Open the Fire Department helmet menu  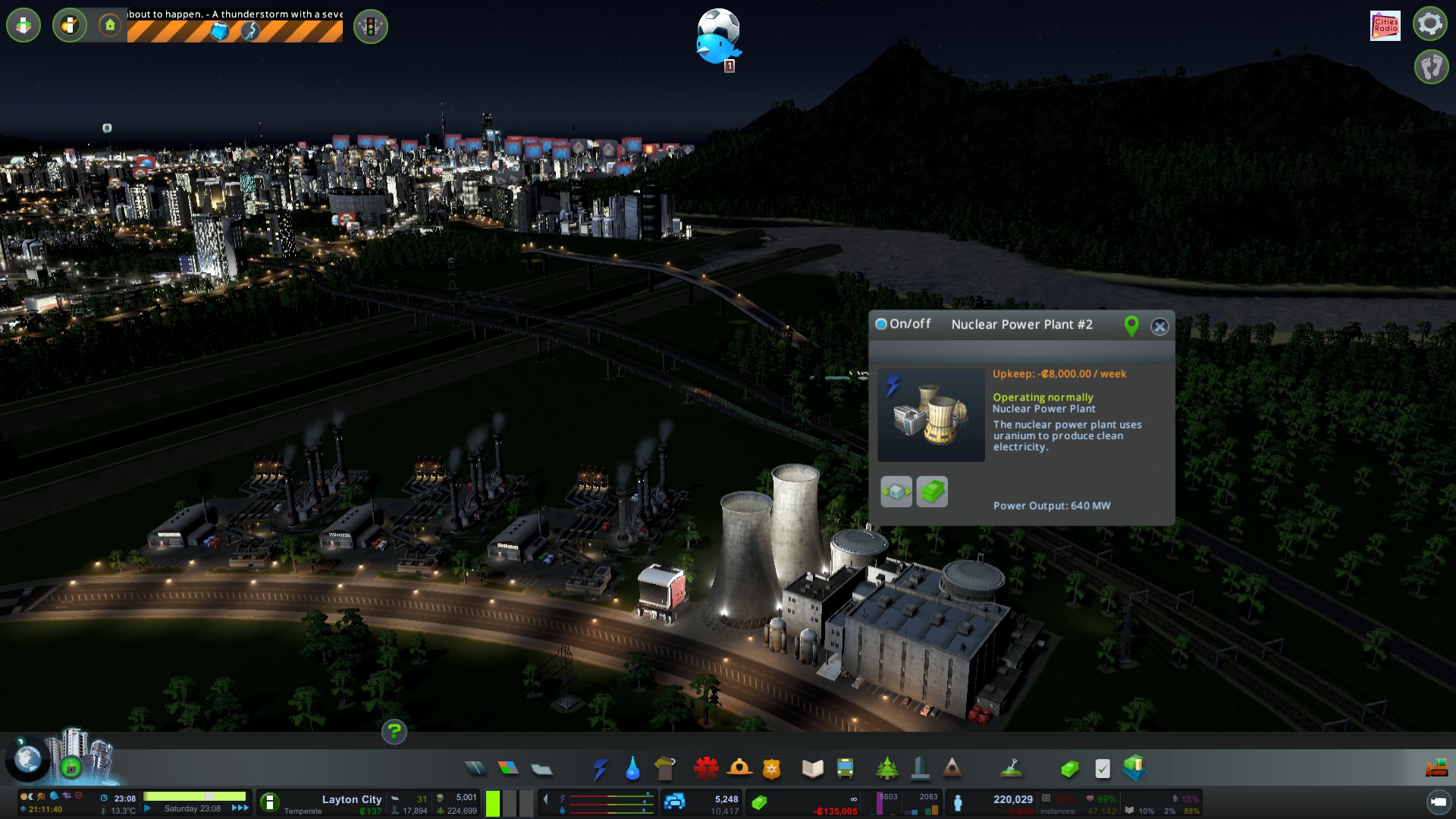pos(739,769)
